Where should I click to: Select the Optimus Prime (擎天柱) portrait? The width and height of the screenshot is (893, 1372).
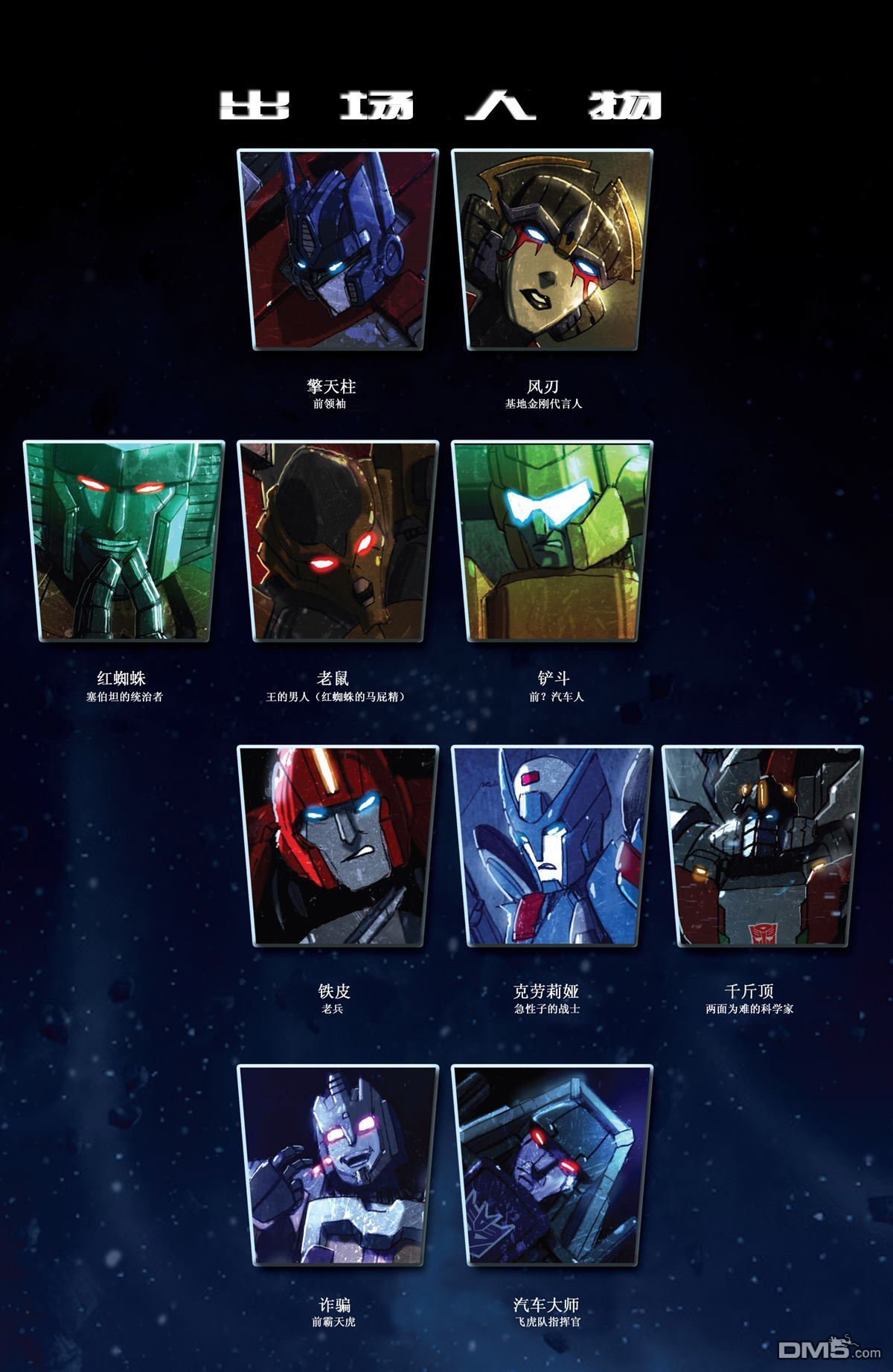pyautogui.click(x=338, y=249)
